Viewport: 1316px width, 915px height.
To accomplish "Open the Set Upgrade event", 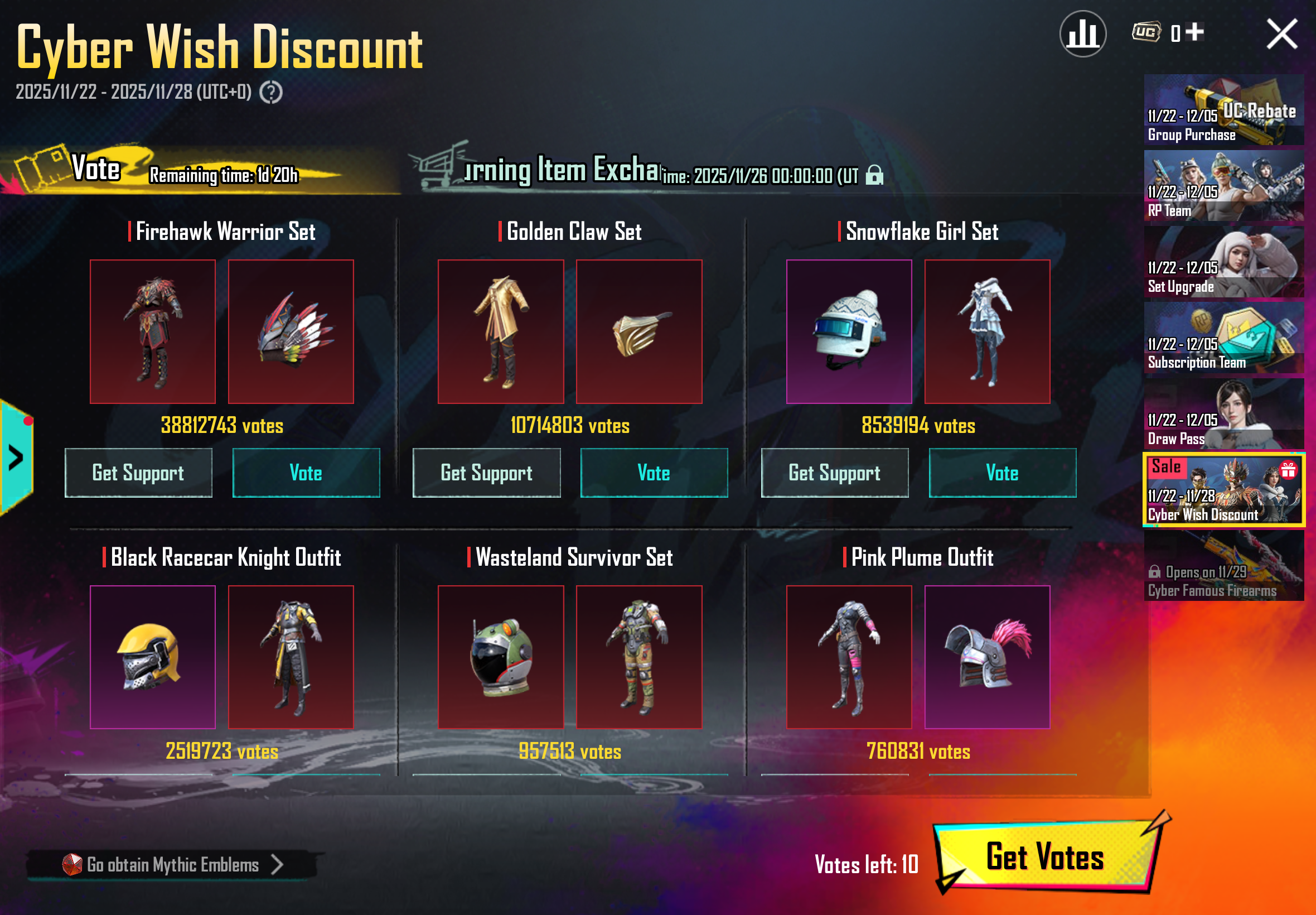I will (x=1223, y=262).
